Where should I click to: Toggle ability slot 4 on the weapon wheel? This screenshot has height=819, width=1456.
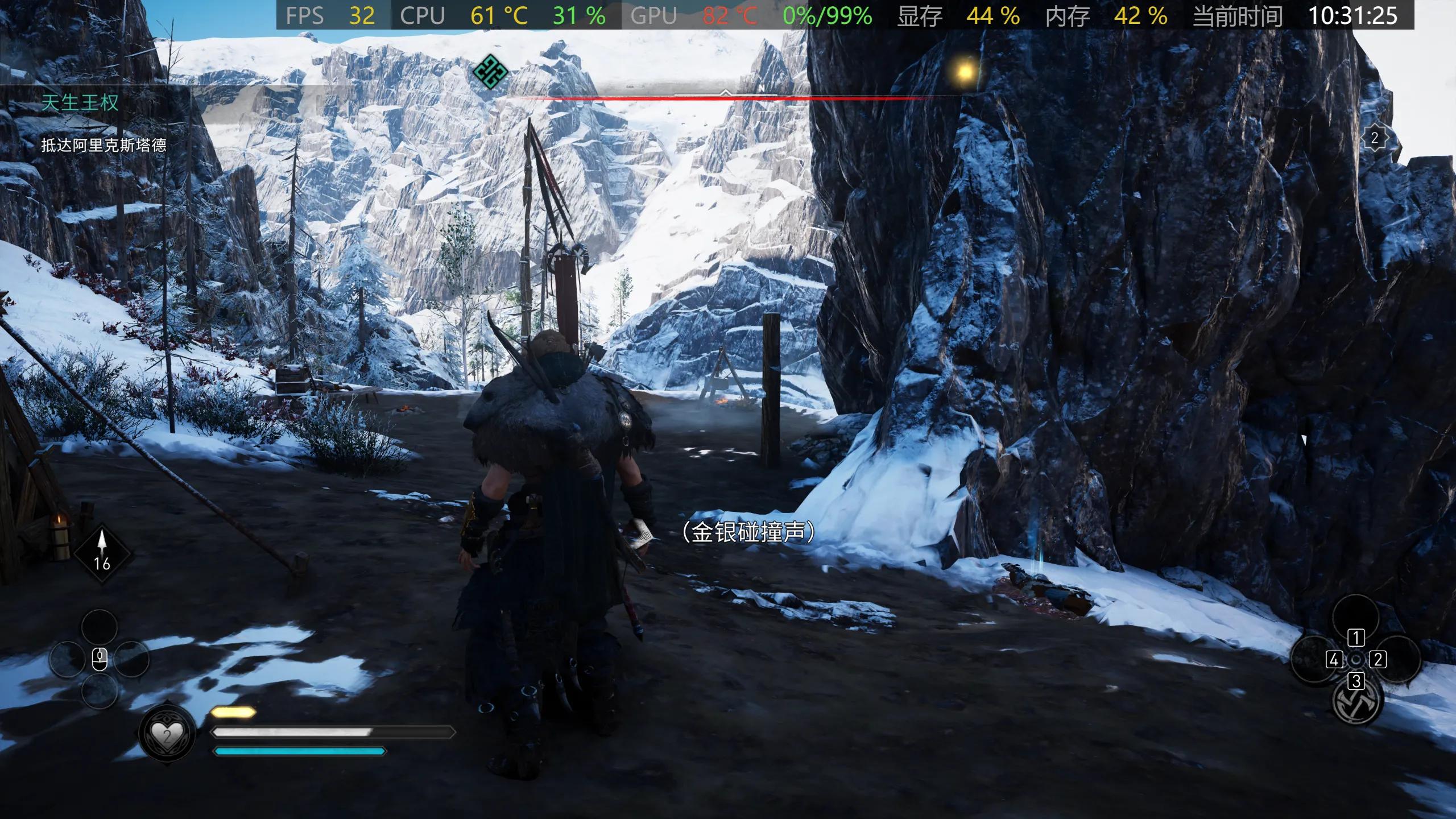(x=1334, y=661)
